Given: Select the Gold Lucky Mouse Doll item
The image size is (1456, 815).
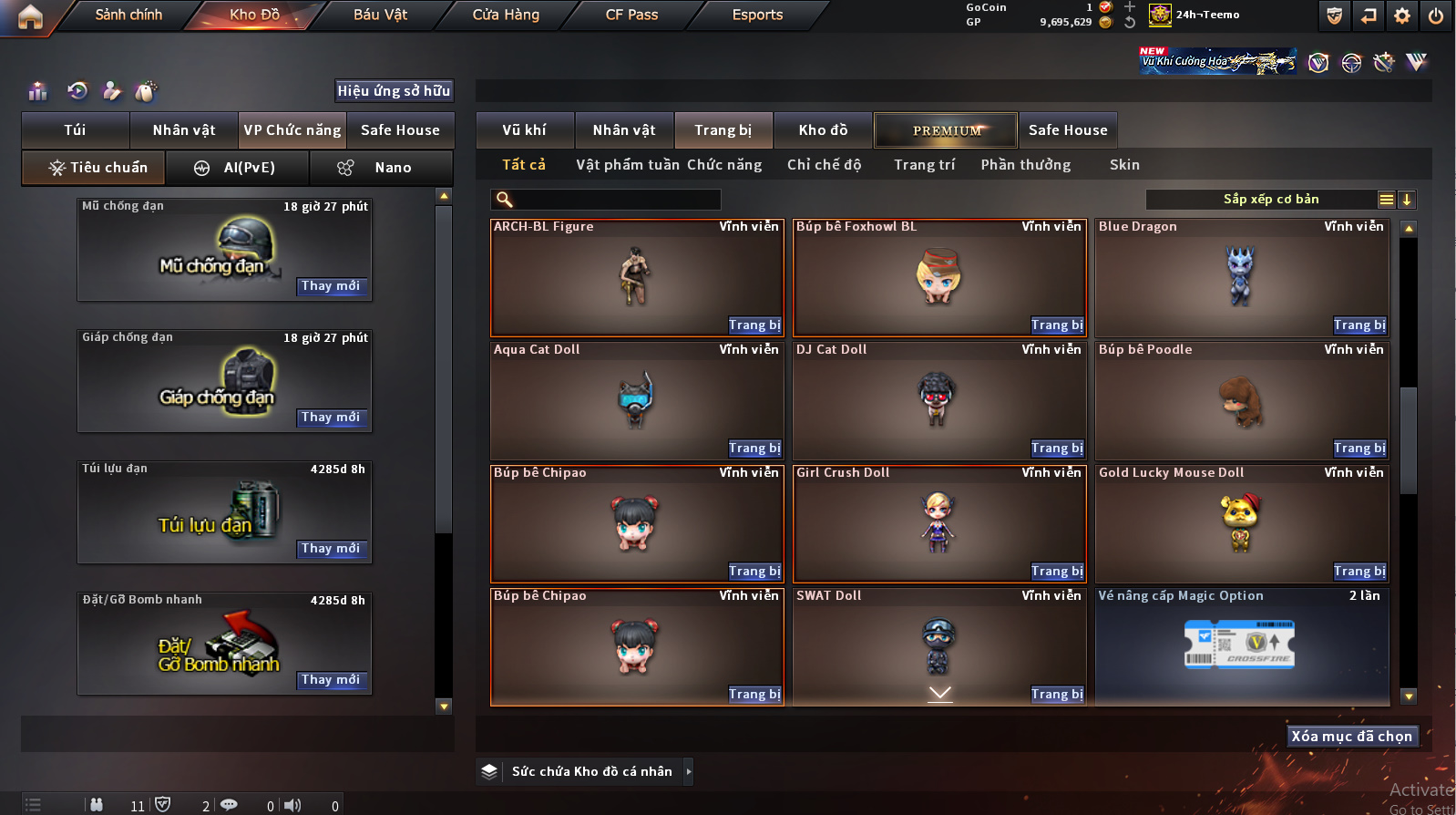Looking at the screenshot, I should coord(1241,523).
